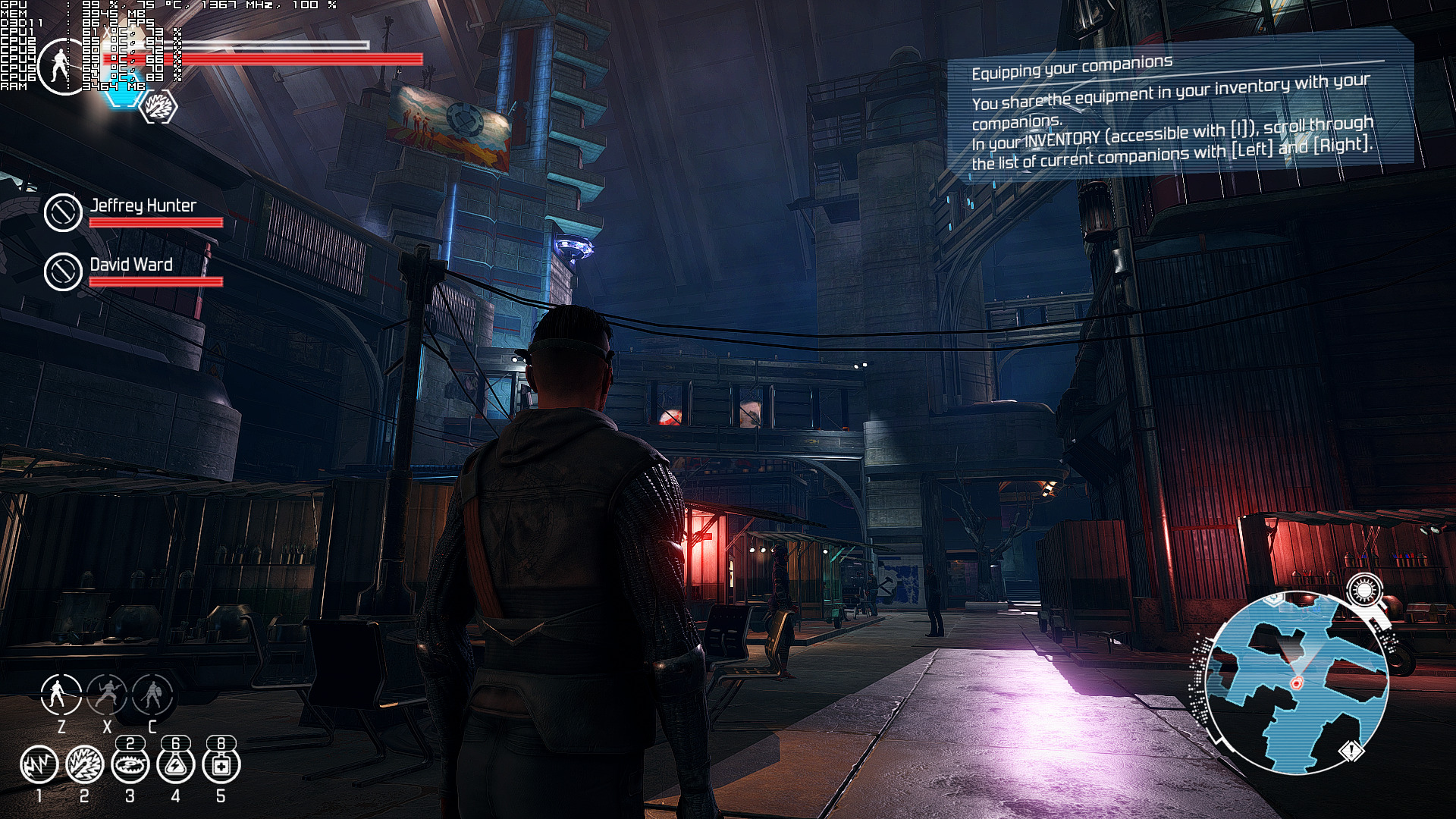
Task: Click the exclamation quest marker on minimap
Action: [1351, 752]
